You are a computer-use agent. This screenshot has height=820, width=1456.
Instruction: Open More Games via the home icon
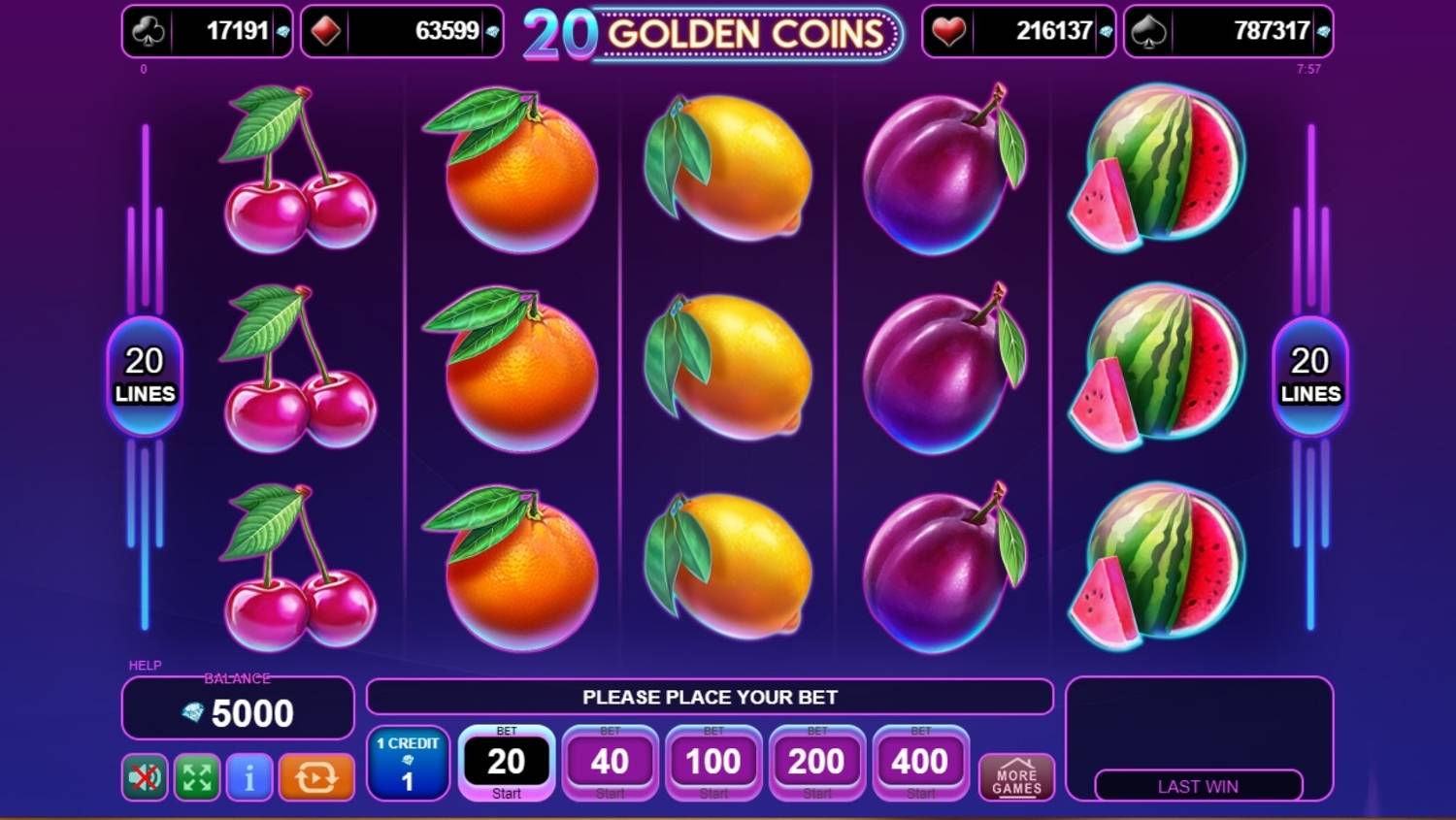(1015, 775)
